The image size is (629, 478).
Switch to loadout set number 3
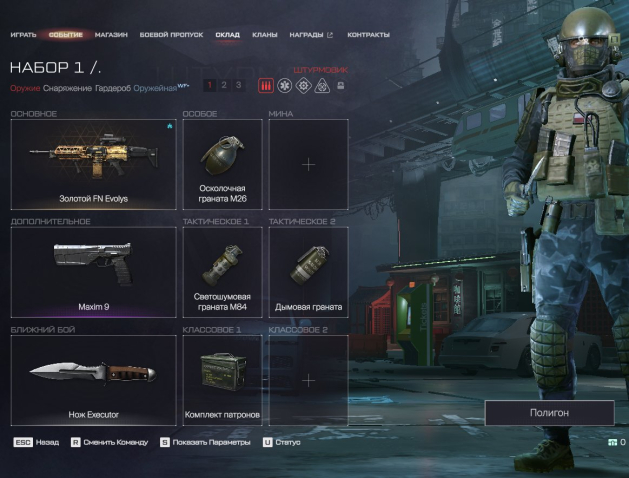pos(238,85)
